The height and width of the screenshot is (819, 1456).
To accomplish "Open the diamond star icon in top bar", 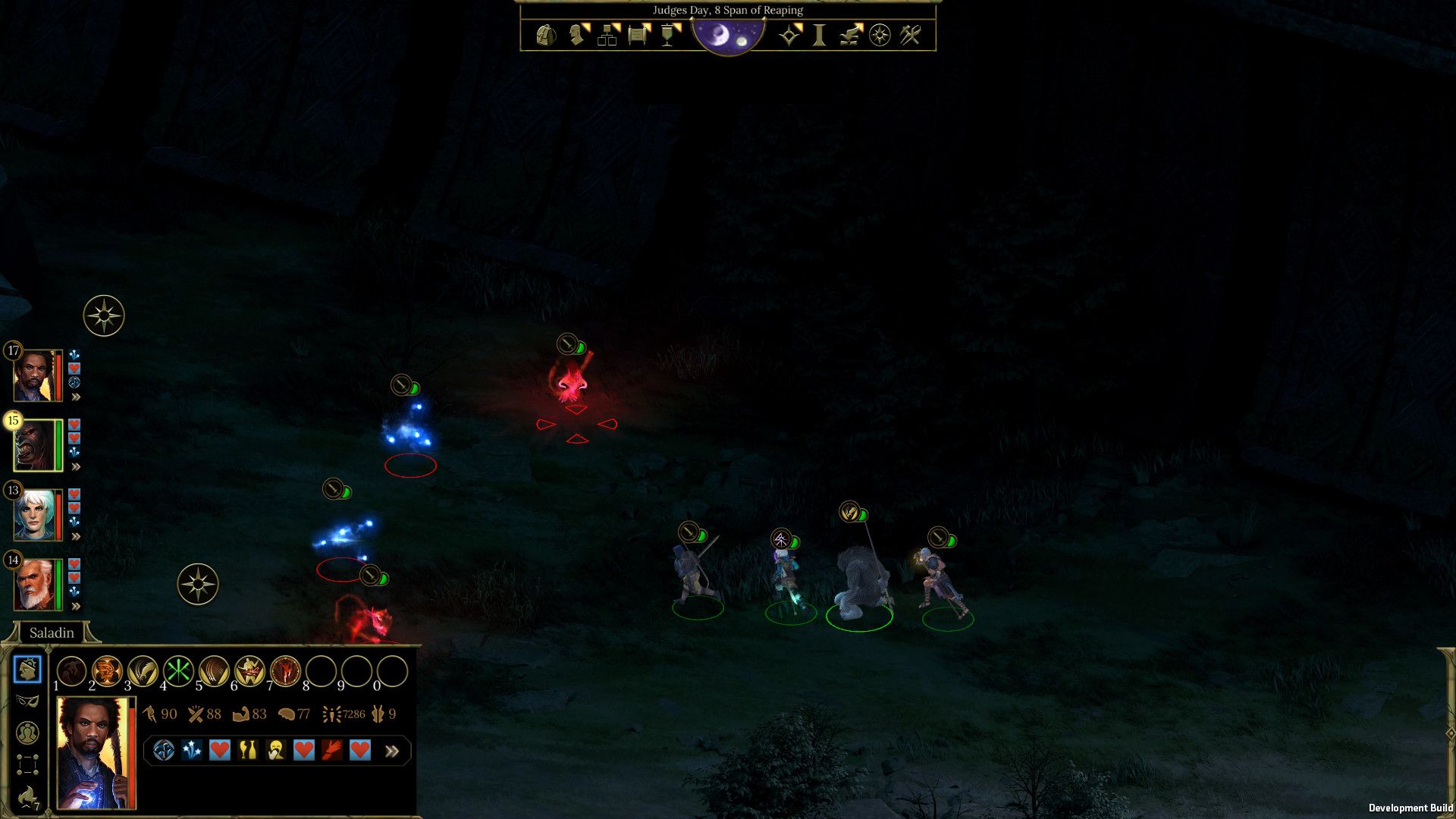I will tap(789, 35).
